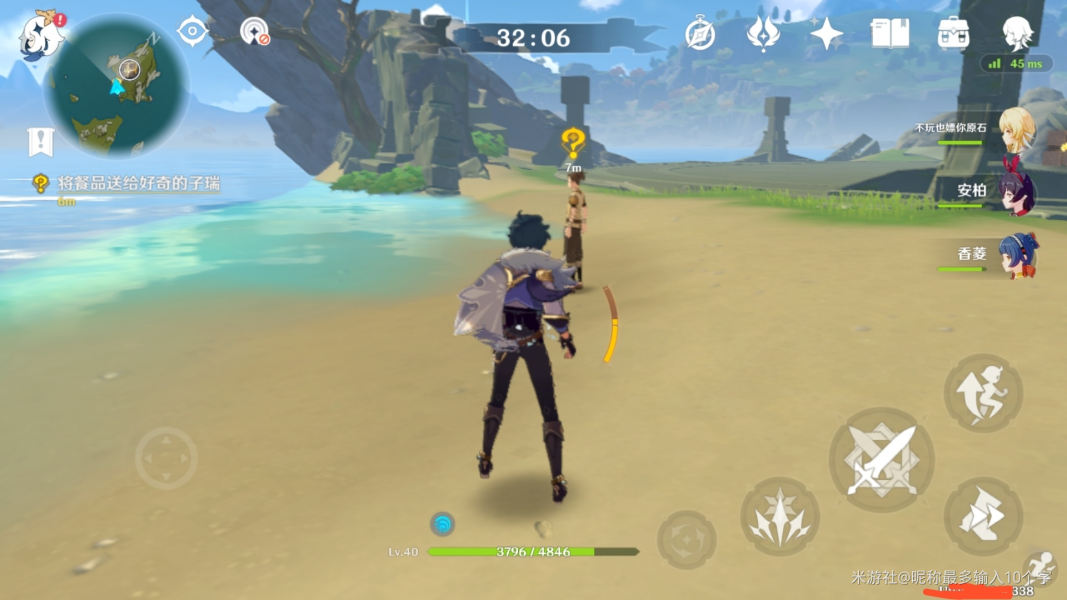Tap the sprint dash button
This screenshot has width=1067, height=600.
(x=983, y=516)
